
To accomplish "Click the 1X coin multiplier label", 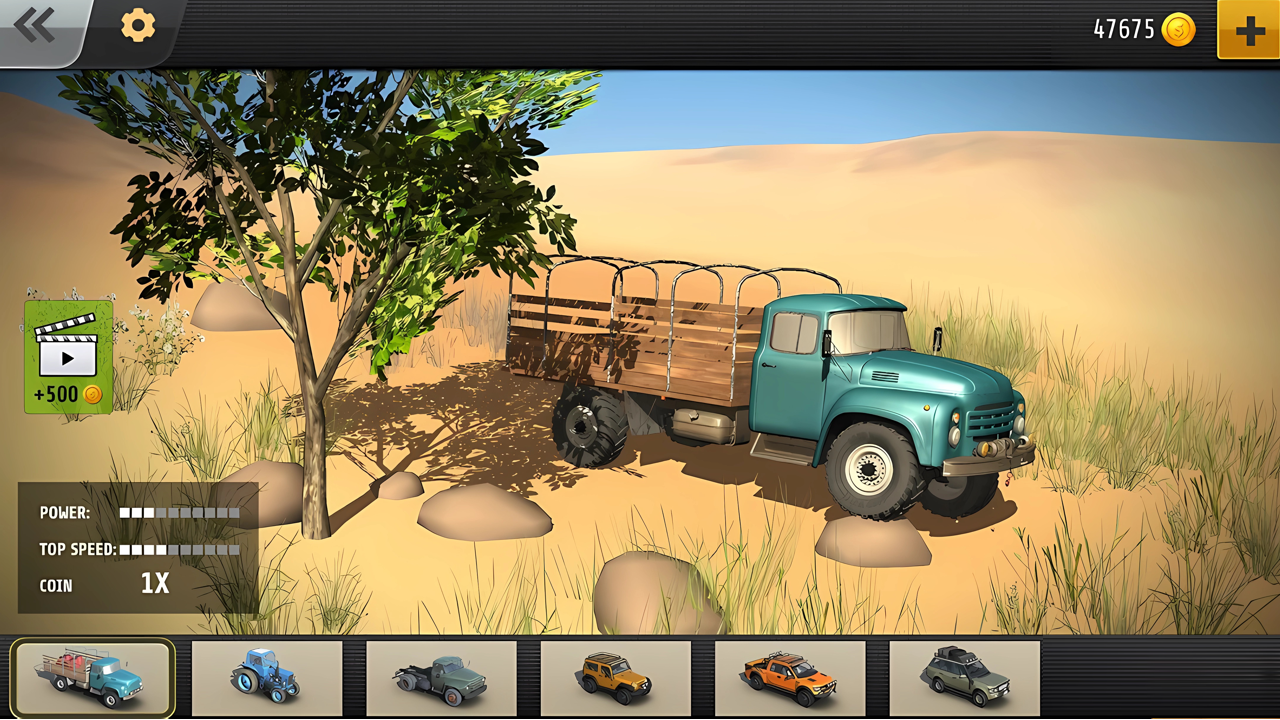I will [155, 584].
